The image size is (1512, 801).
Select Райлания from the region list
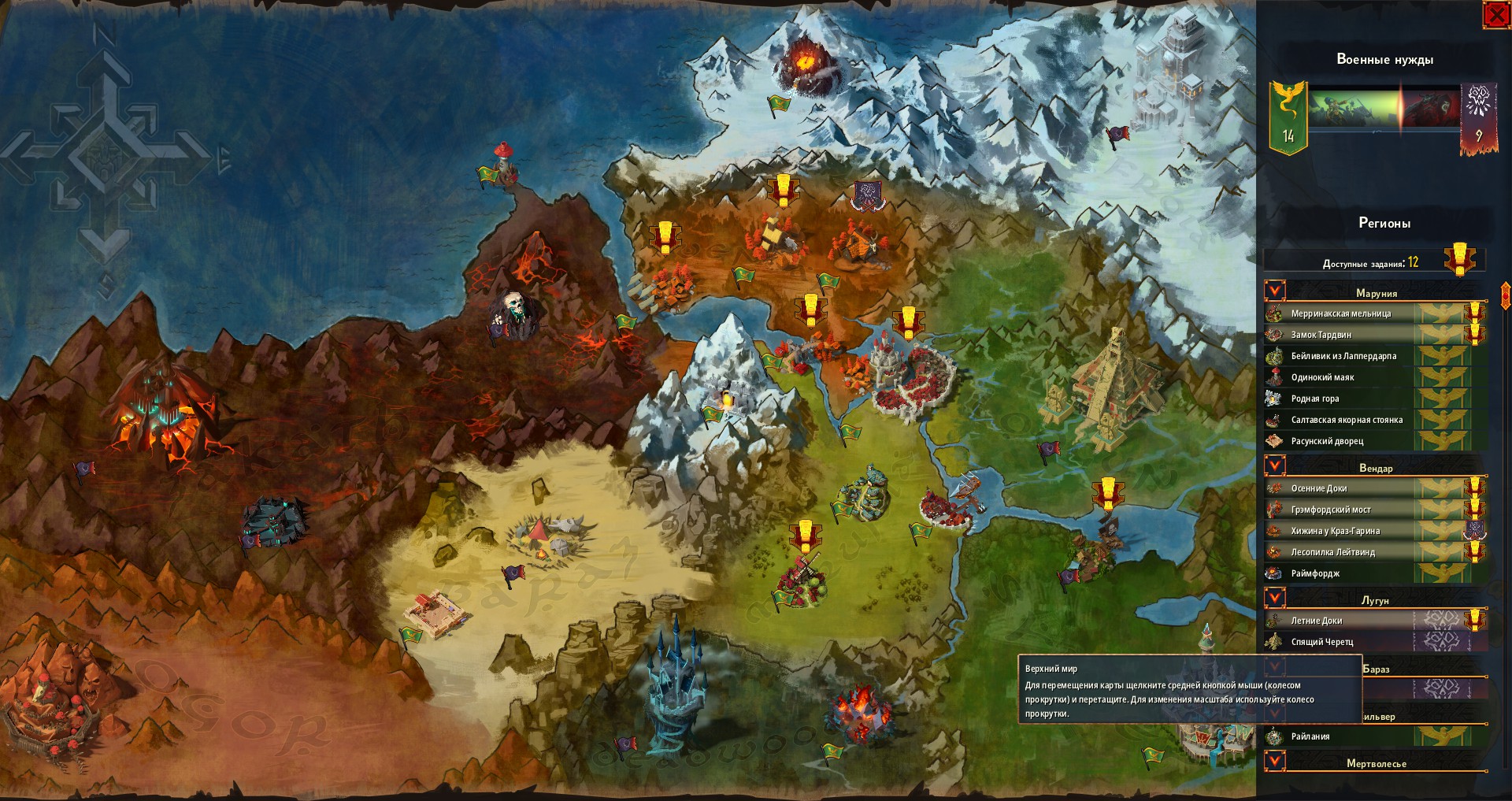coord(1310,736)
